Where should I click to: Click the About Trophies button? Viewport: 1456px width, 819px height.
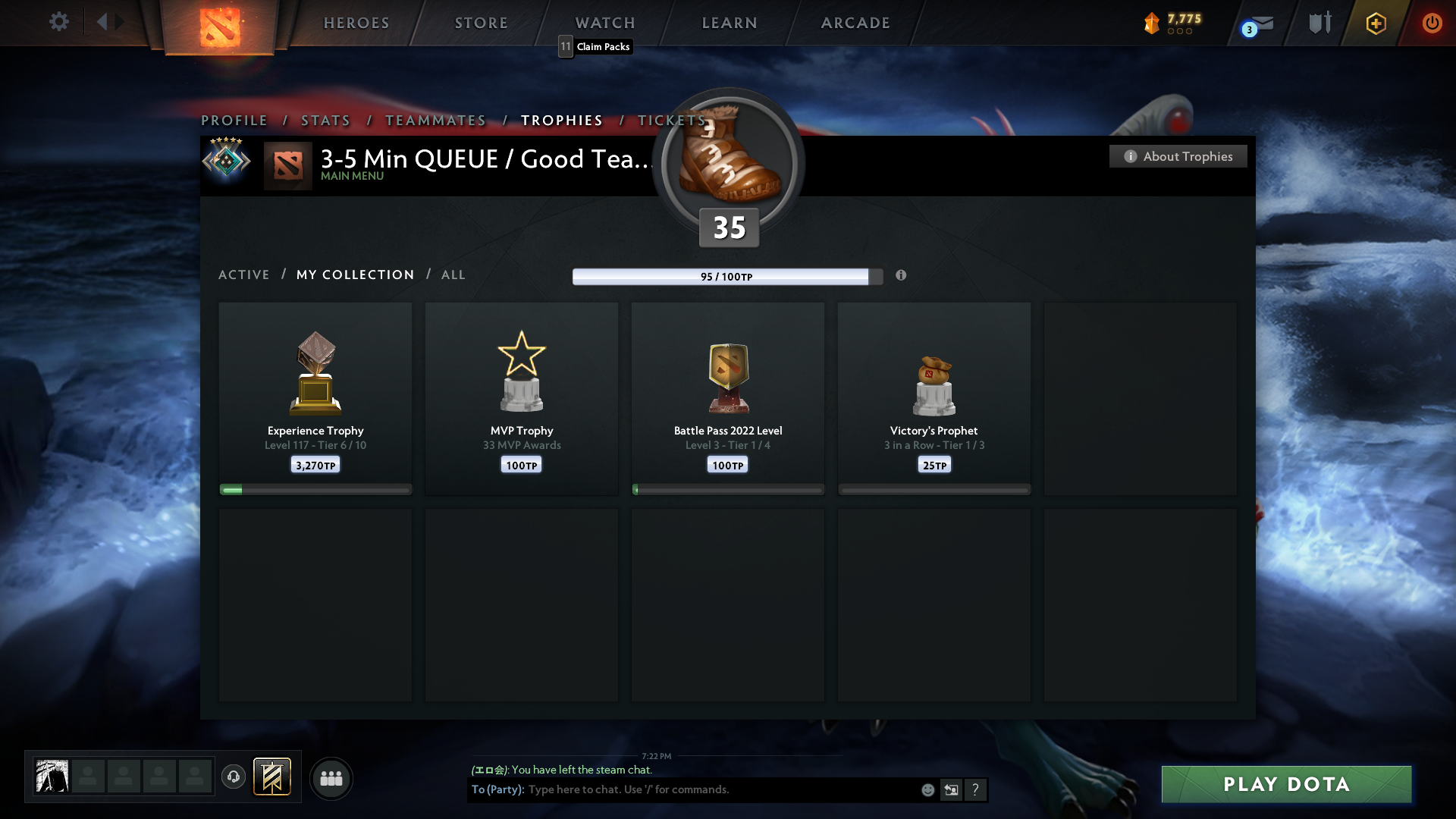1178,156
